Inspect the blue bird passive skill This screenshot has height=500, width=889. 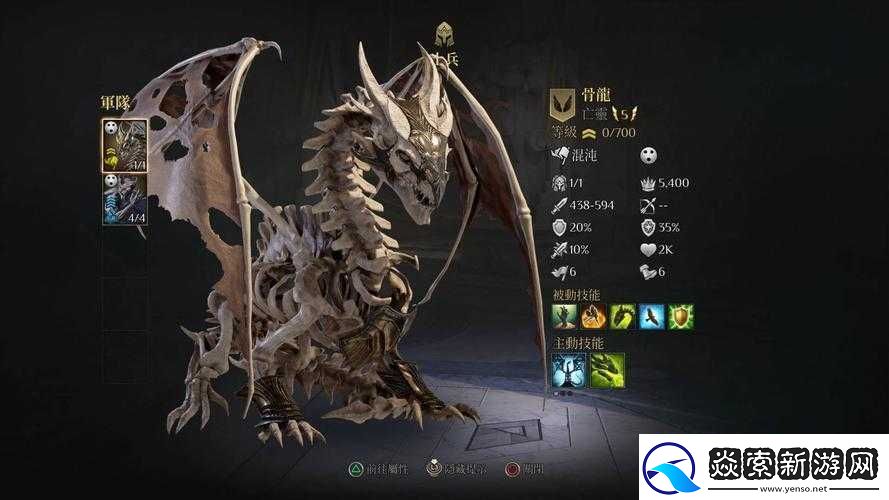652,317
